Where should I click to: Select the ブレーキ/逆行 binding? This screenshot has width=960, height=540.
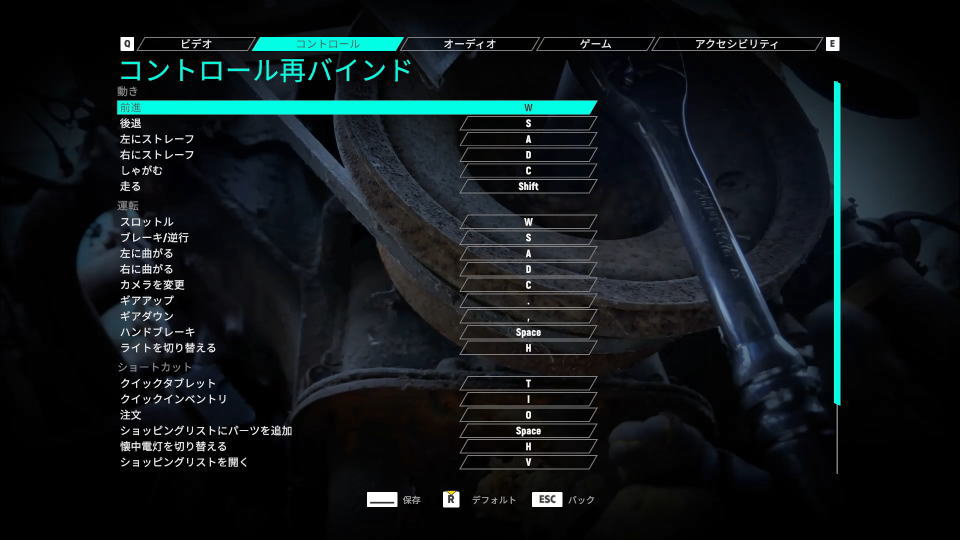click(x=528, y=238)
